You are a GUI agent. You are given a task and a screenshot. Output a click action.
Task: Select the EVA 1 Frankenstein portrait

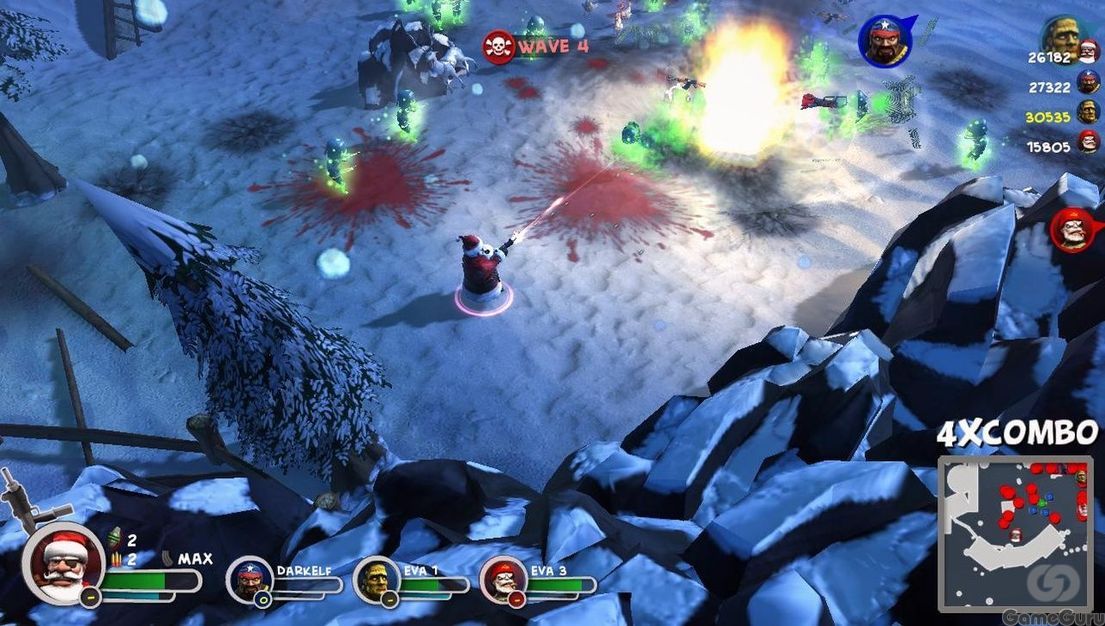(x=376, y=580)
